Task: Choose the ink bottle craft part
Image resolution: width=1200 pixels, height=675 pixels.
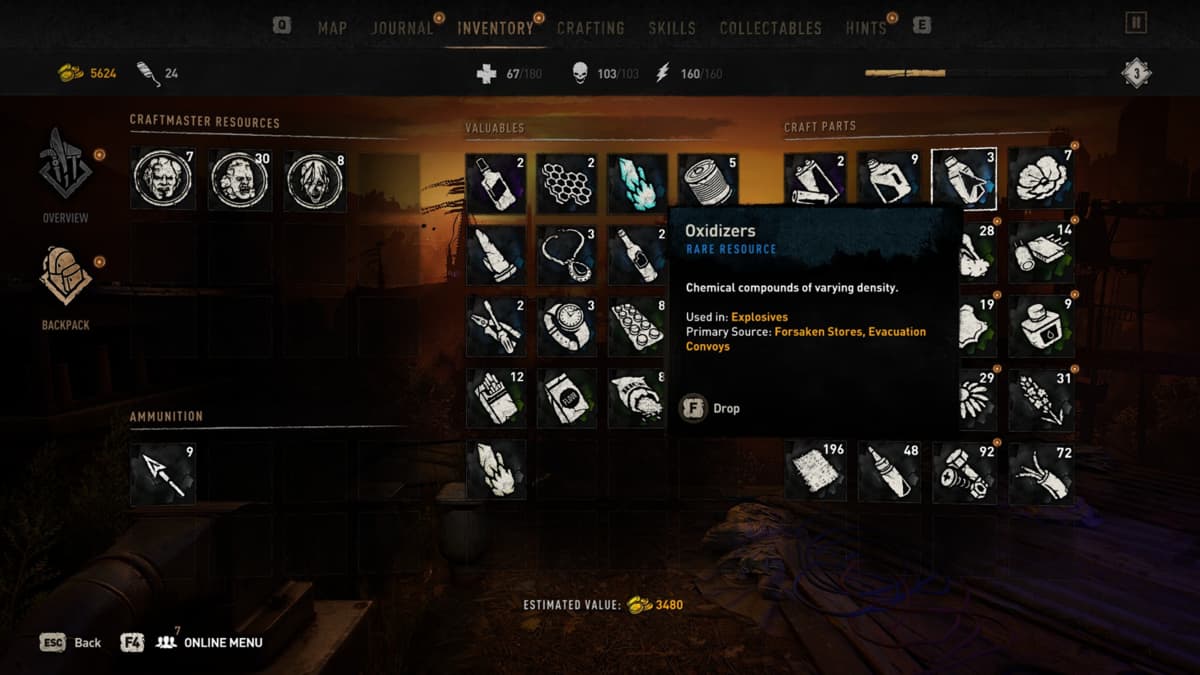Action: (x=1041, y=325)
